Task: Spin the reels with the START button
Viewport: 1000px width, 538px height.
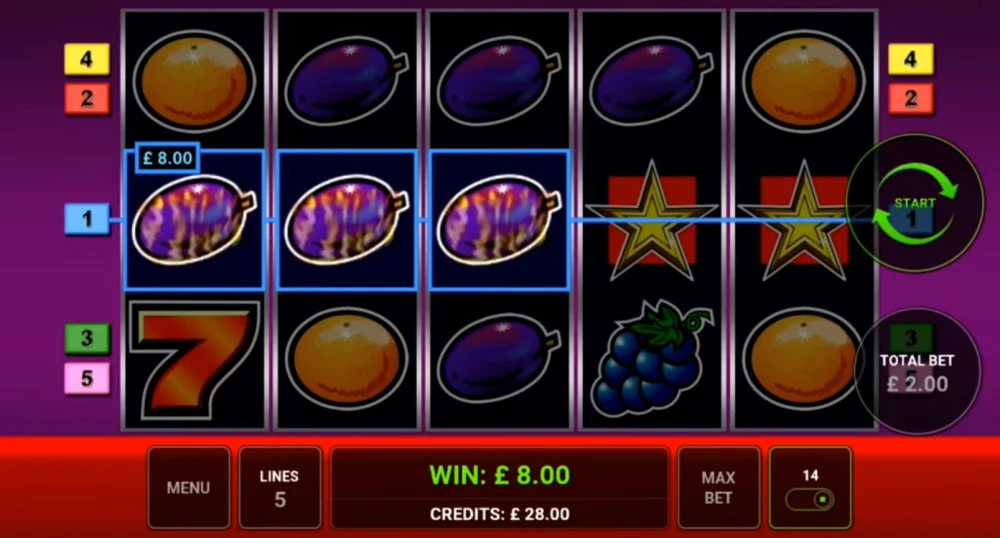Action: (914, 203)
